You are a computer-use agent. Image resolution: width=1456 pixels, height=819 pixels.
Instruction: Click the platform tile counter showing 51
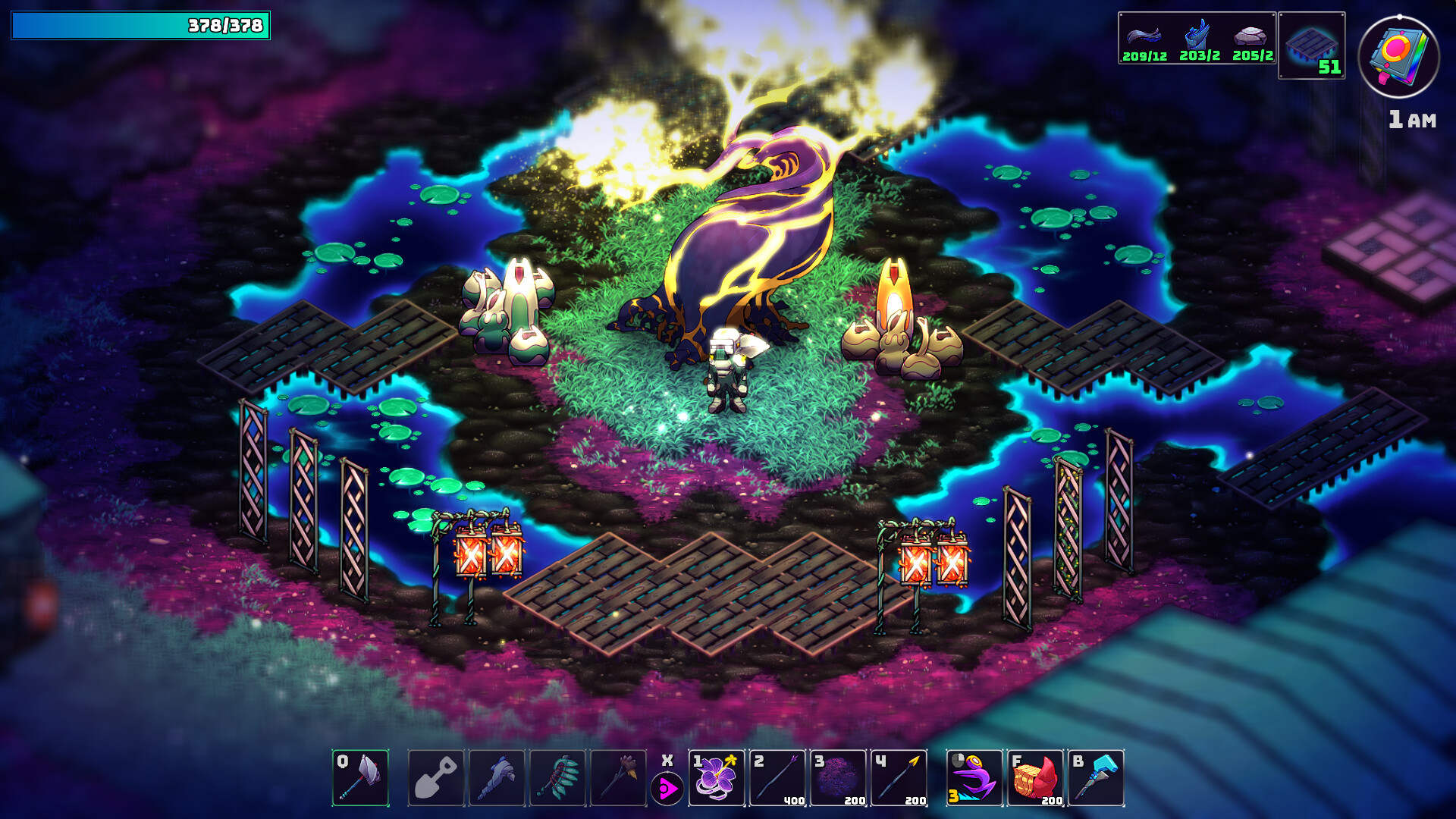pos(1310,45)
